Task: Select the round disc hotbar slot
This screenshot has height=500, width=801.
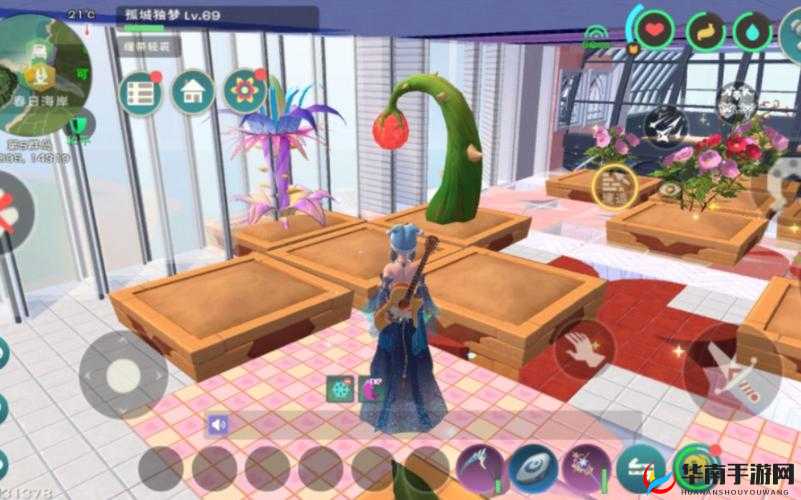Action: (x=532, y=466)
